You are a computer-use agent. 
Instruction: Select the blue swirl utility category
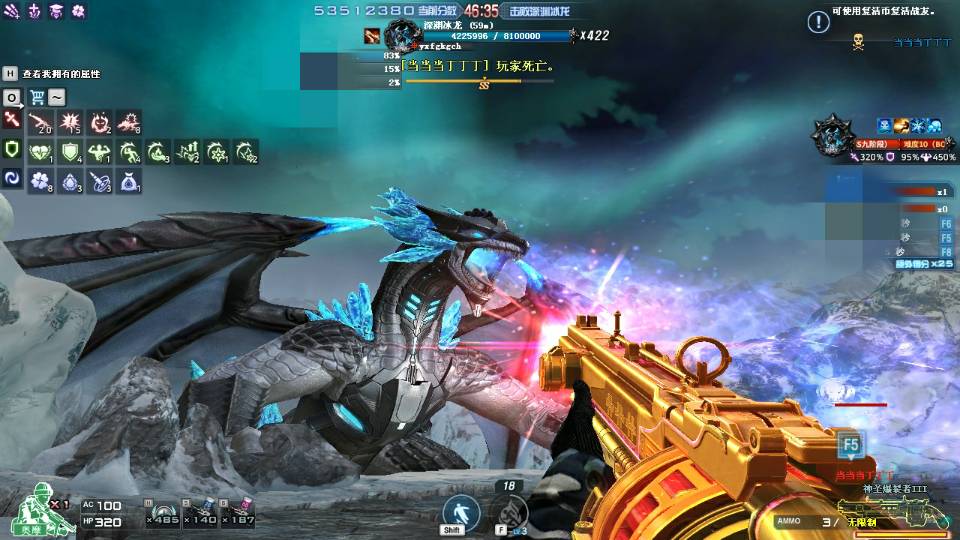[x=12, y=178]
